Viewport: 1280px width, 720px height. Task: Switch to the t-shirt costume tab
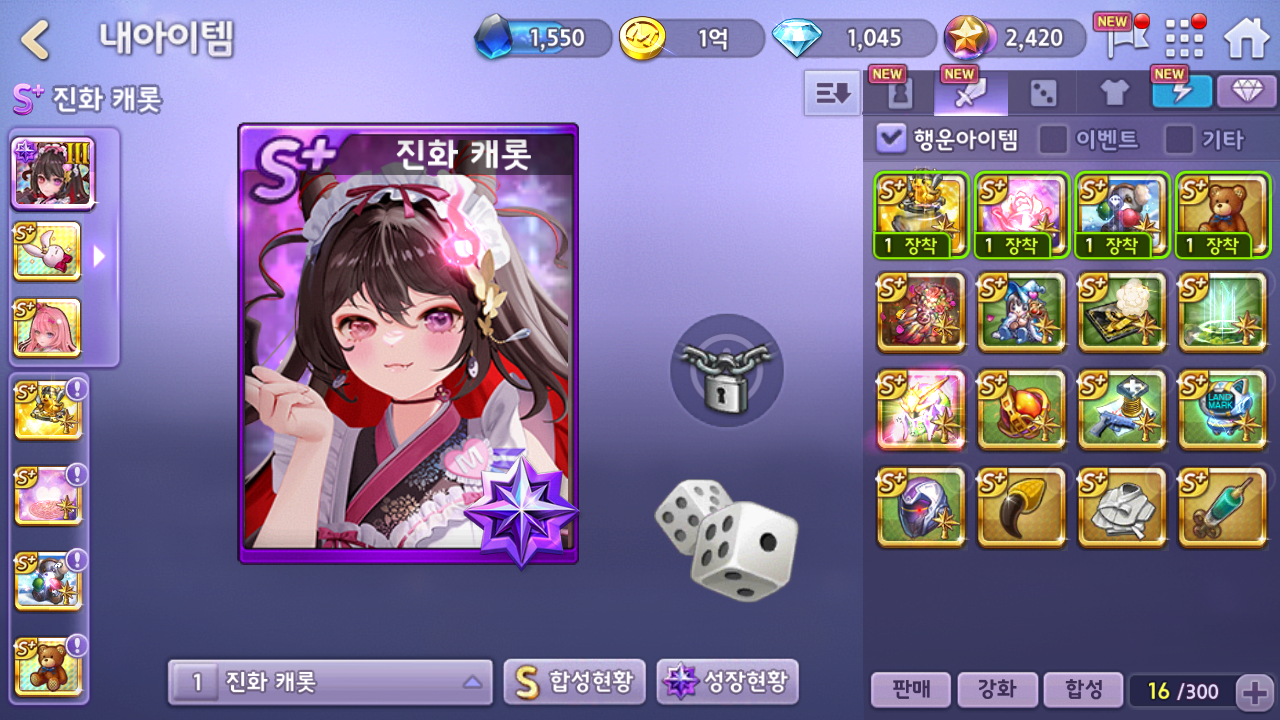tap(1114, 94)
